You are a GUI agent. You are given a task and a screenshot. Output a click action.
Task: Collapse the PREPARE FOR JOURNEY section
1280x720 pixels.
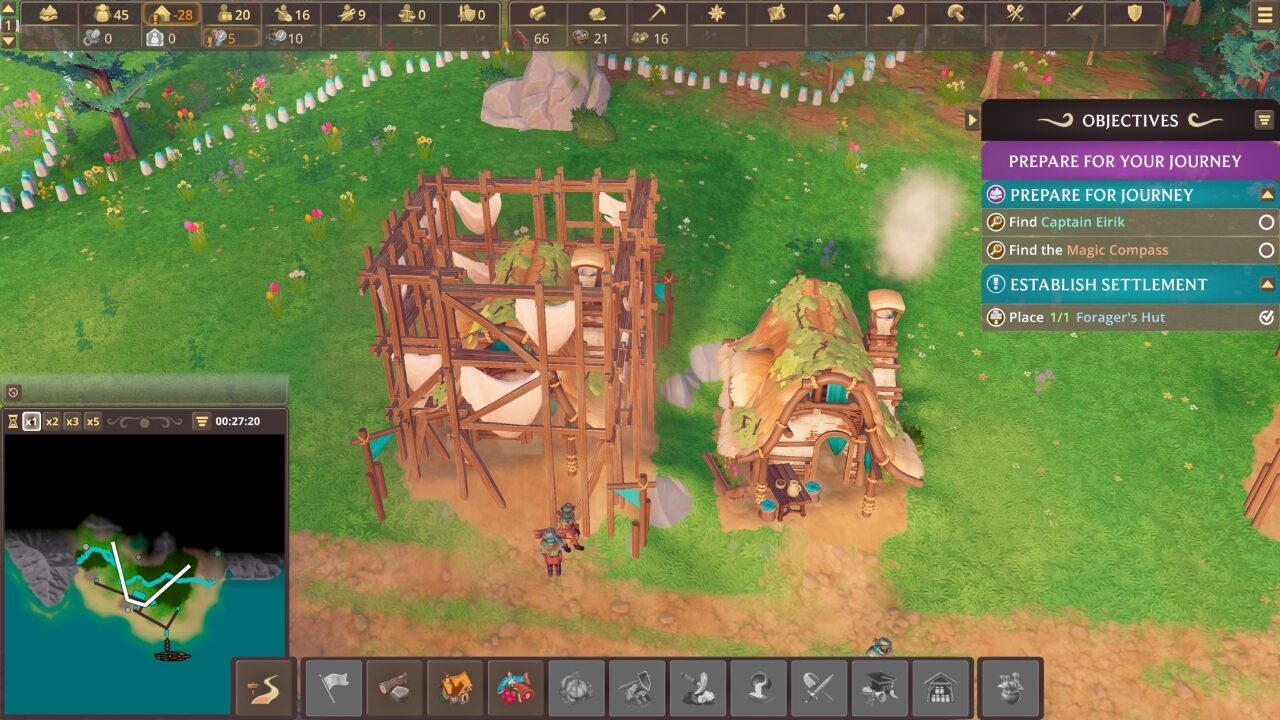tap(1268, 194)
